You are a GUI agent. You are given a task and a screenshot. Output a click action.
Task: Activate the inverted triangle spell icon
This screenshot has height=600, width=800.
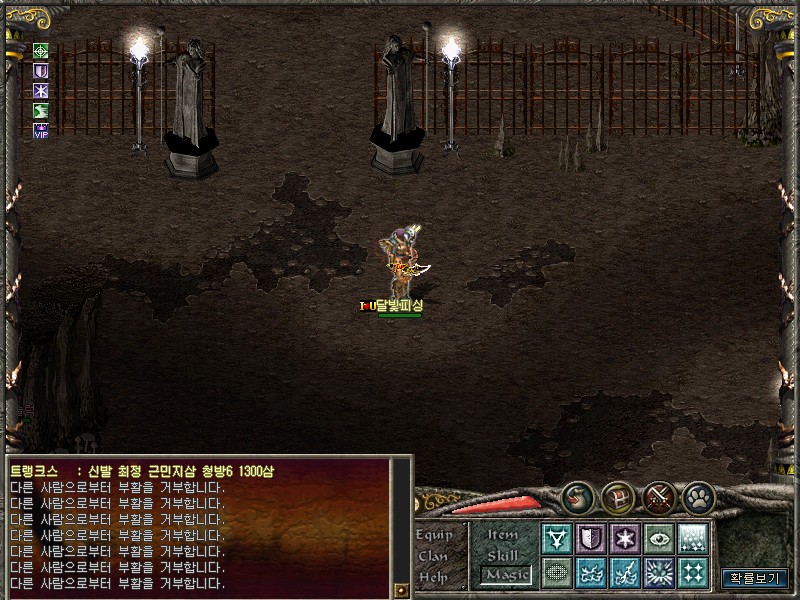click(x=557, y=539)
